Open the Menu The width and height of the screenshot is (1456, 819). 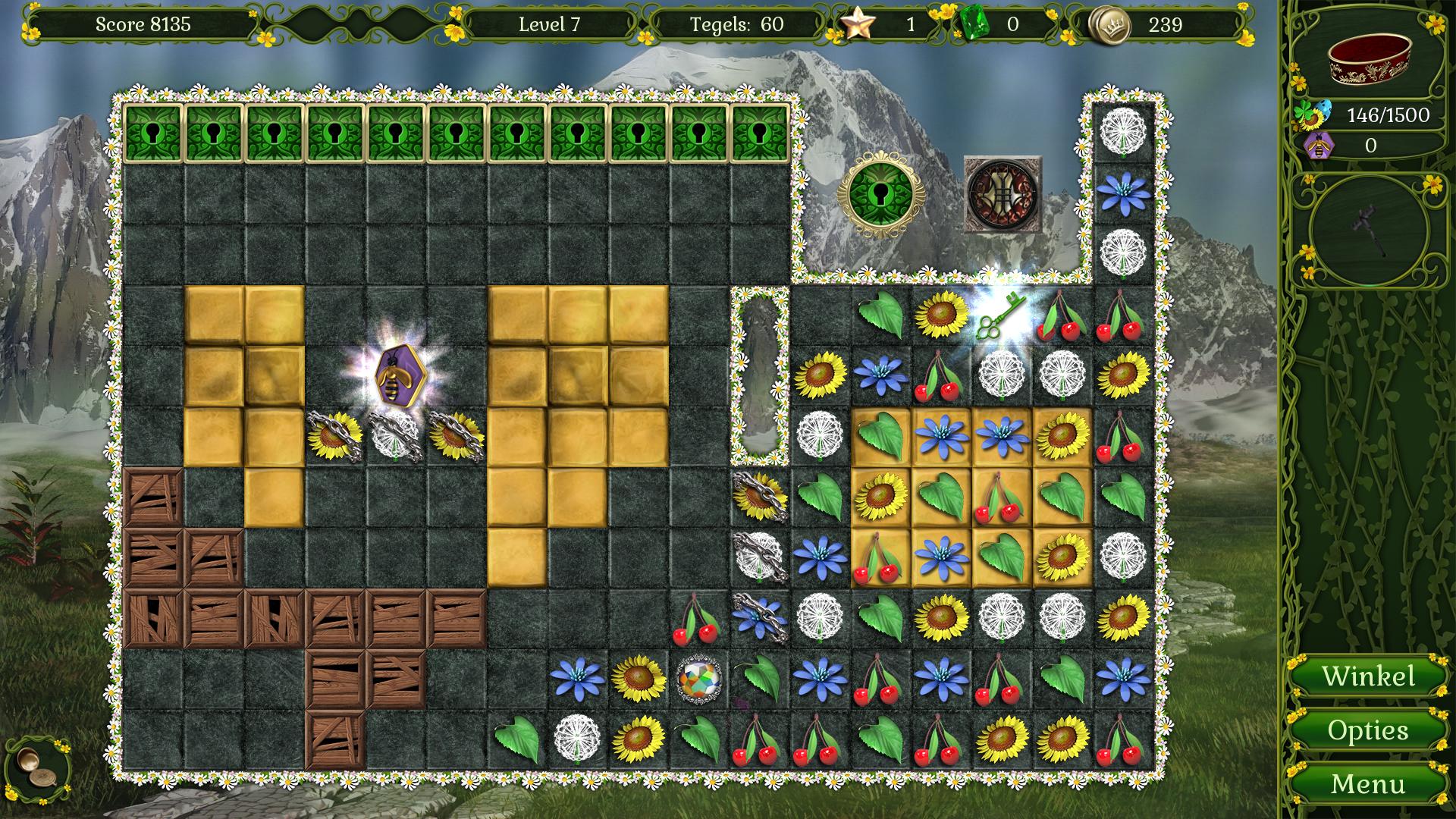1368,783
